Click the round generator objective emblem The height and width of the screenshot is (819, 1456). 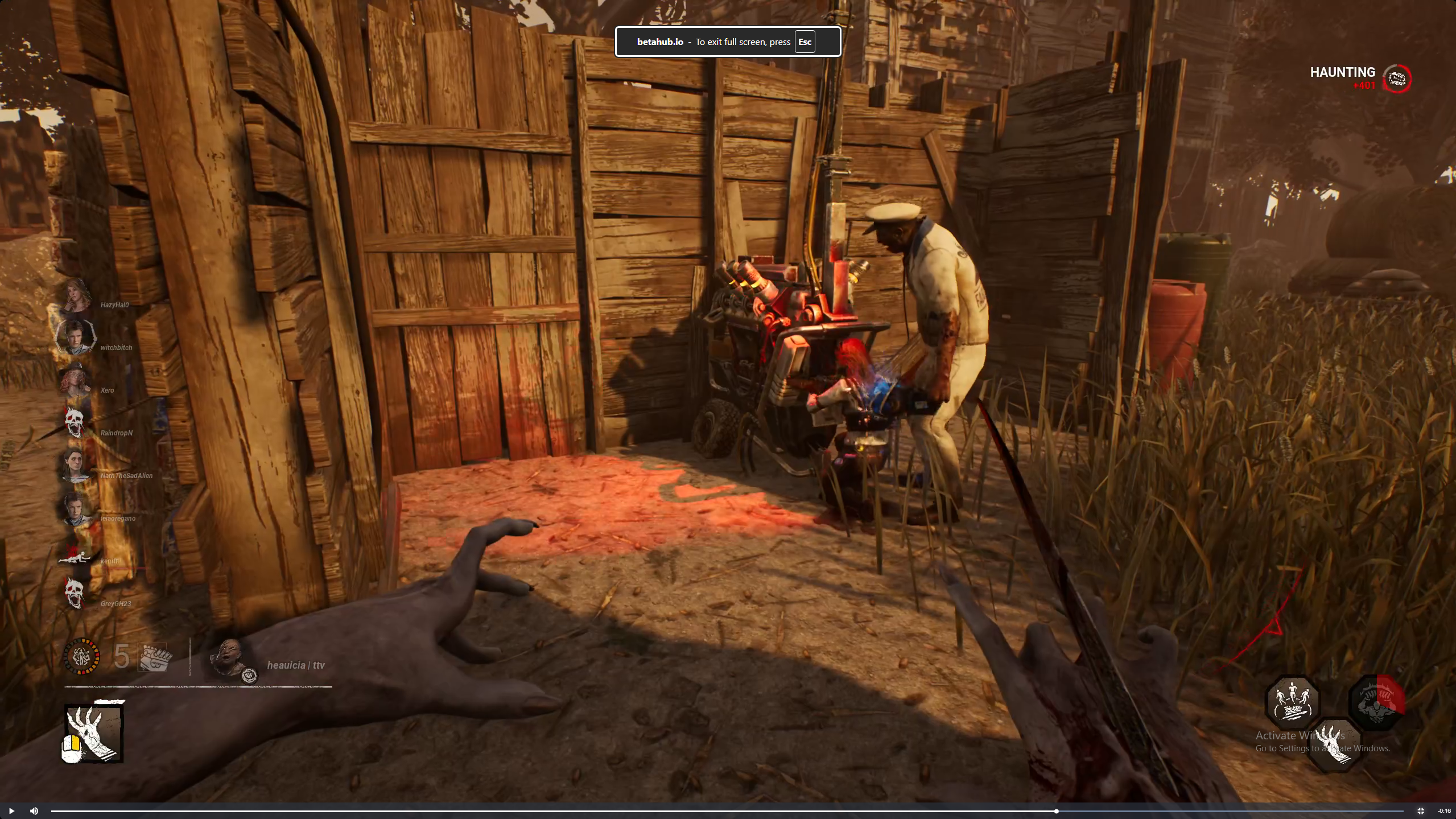tap(82, 657)
